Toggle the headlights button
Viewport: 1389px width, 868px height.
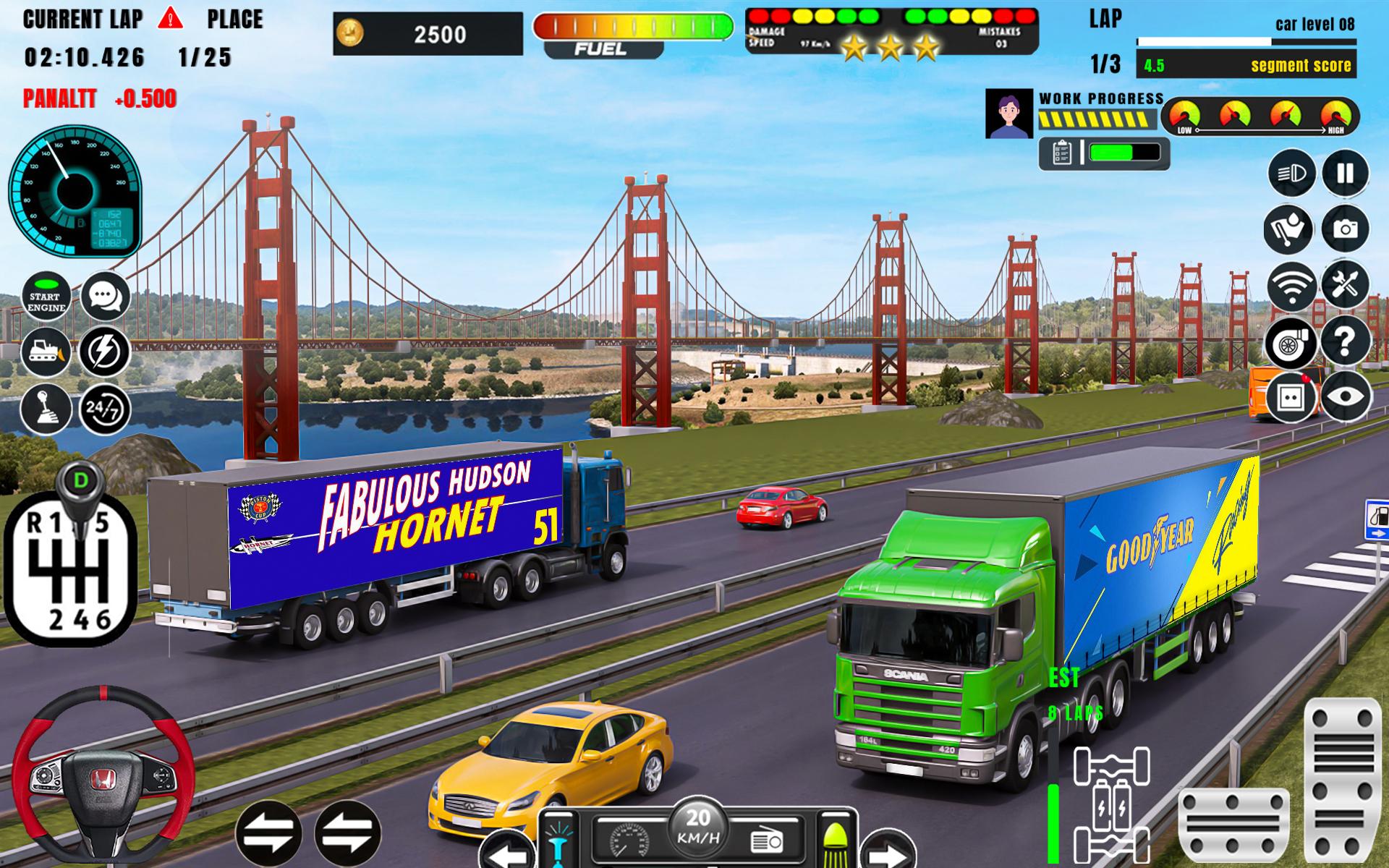click(1291, 174)
